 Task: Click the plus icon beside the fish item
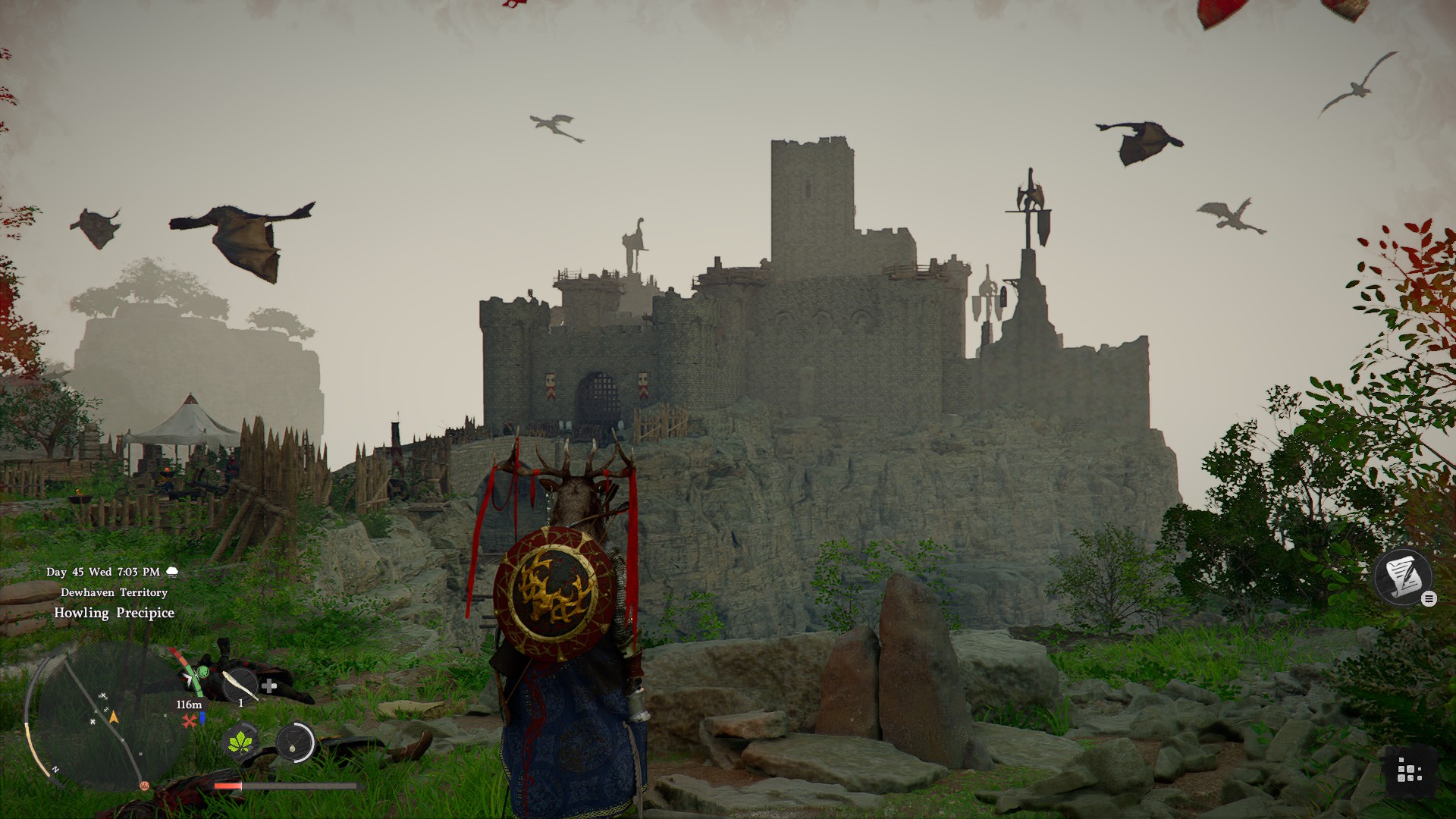pyautogui.click(x=268, y=686)
